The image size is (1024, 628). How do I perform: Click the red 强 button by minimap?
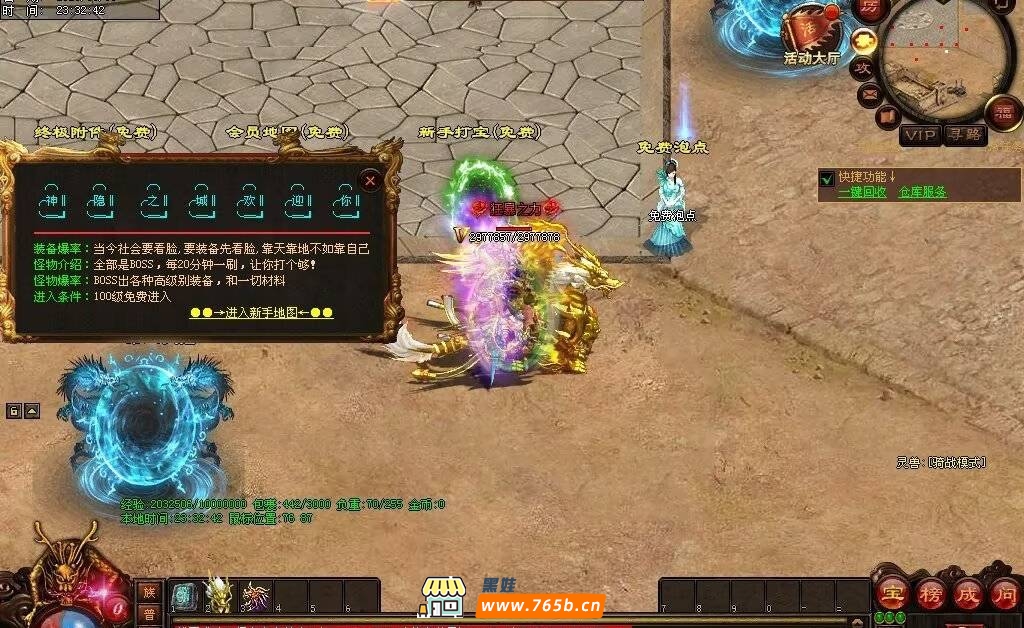1003,112
